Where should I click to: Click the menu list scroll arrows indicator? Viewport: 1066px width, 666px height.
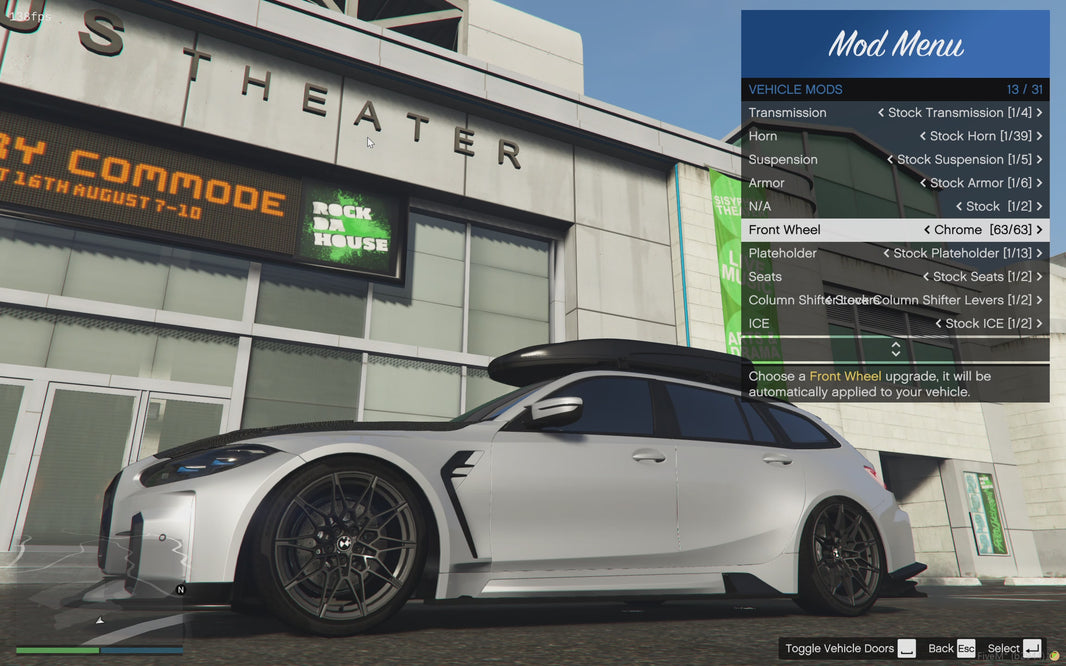coord(895,349)
